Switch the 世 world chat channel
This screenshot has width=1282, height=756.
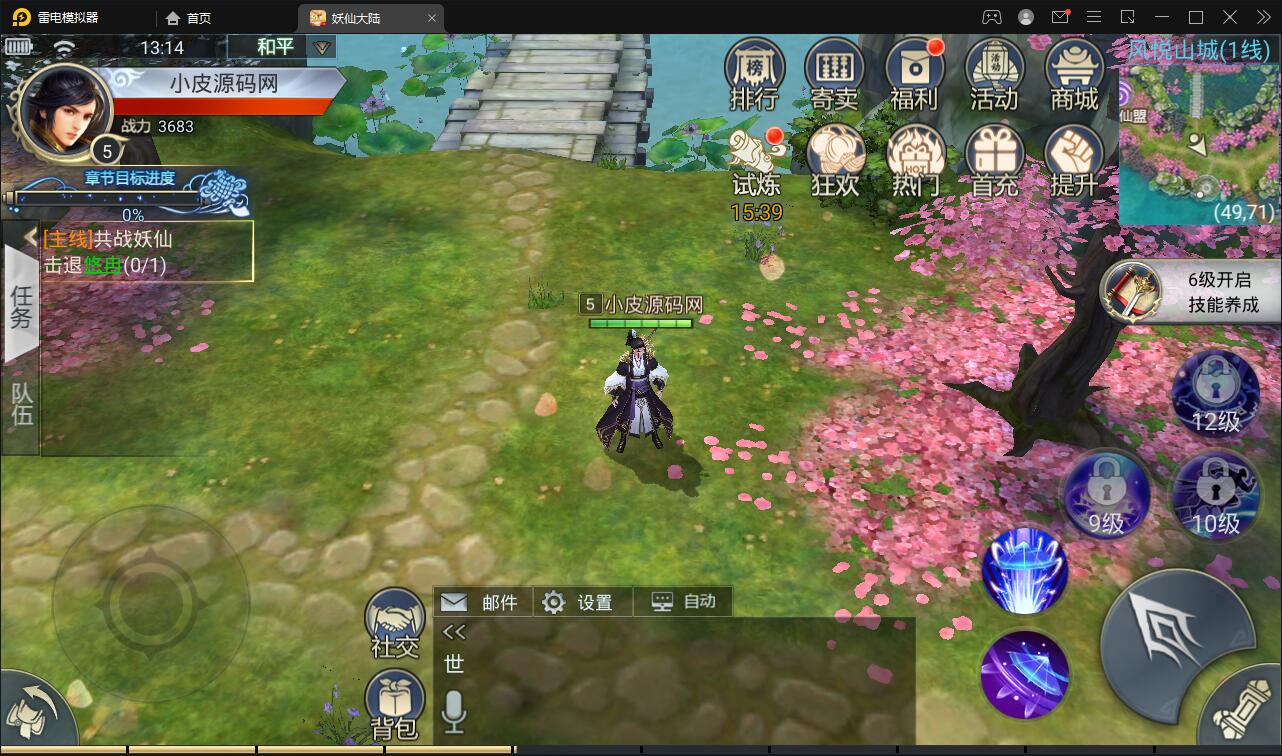pos(455,665)
